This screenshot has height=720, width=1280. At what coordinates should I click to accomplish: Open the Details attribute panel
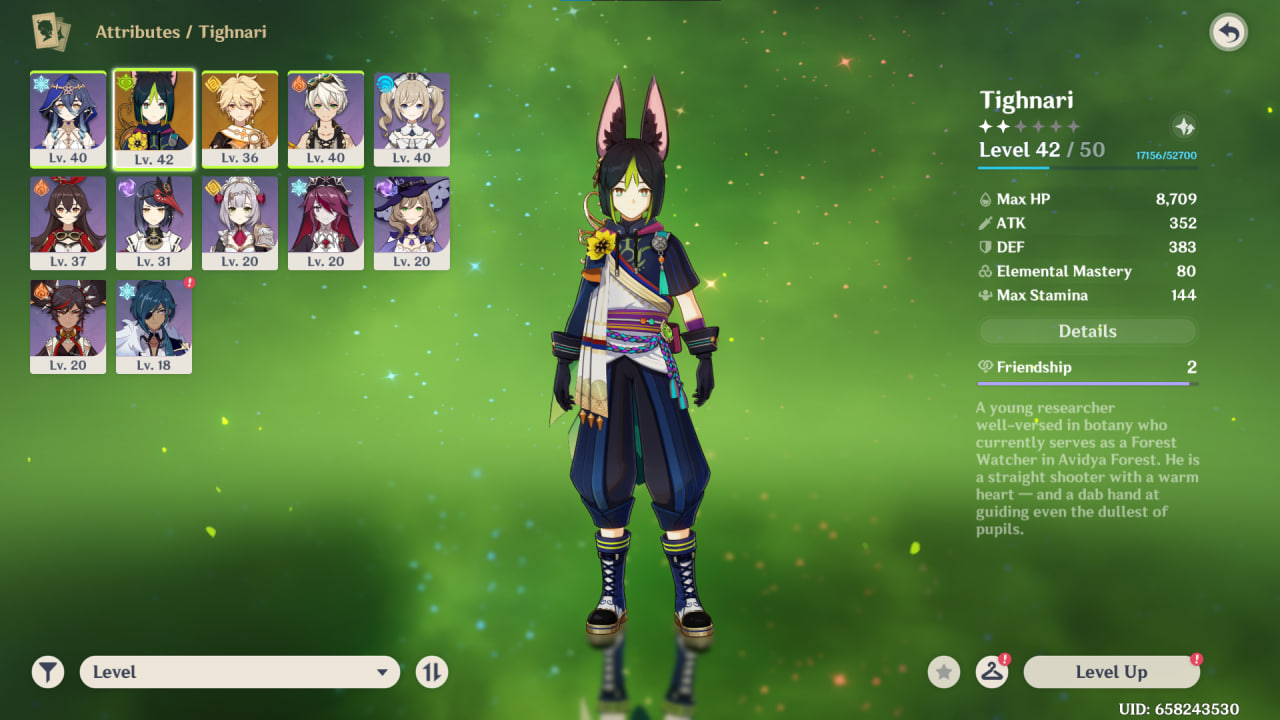(1087, 331)
